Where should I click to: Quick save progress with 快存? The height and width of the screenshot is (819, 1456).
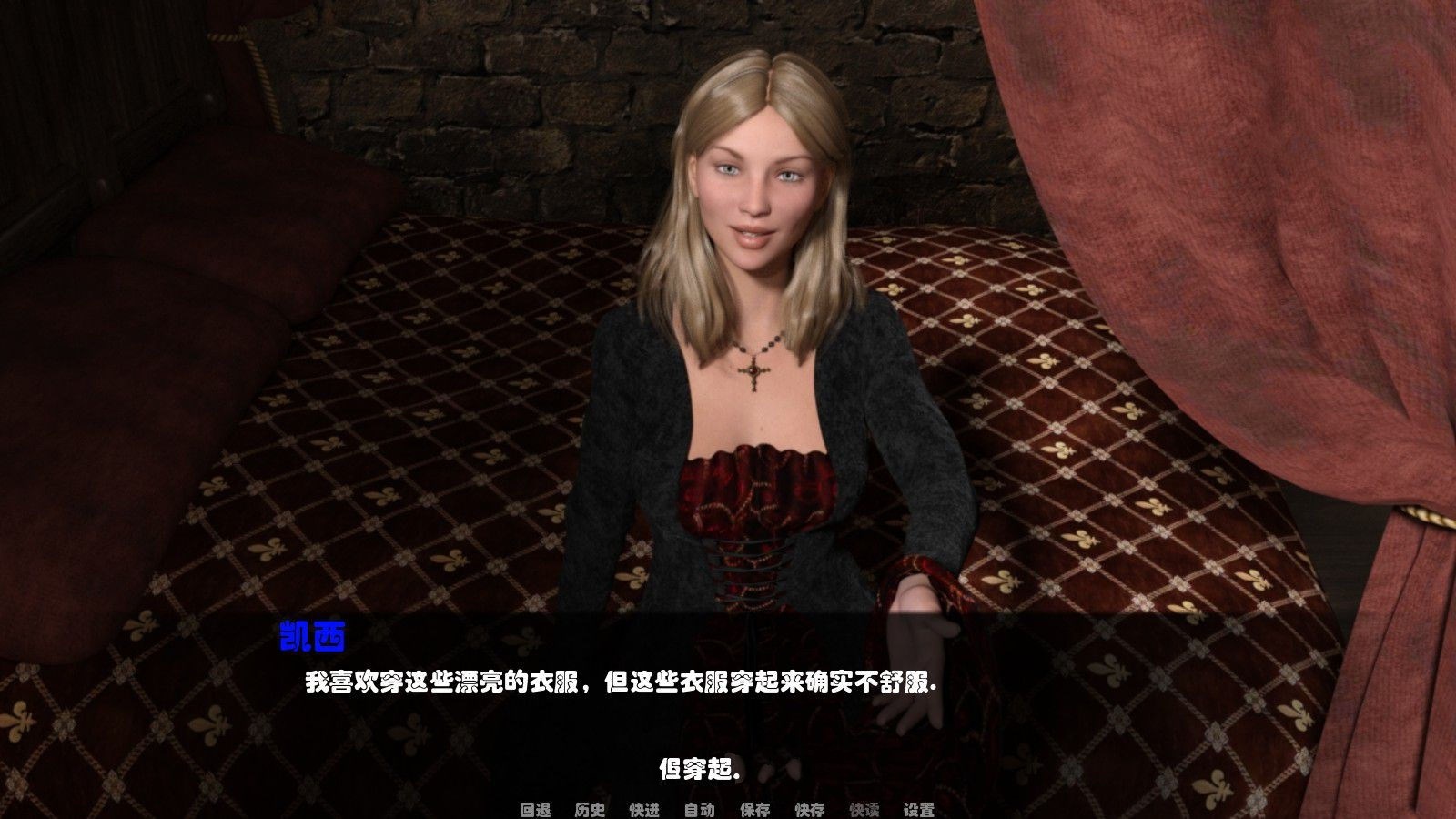pos(809,808)
